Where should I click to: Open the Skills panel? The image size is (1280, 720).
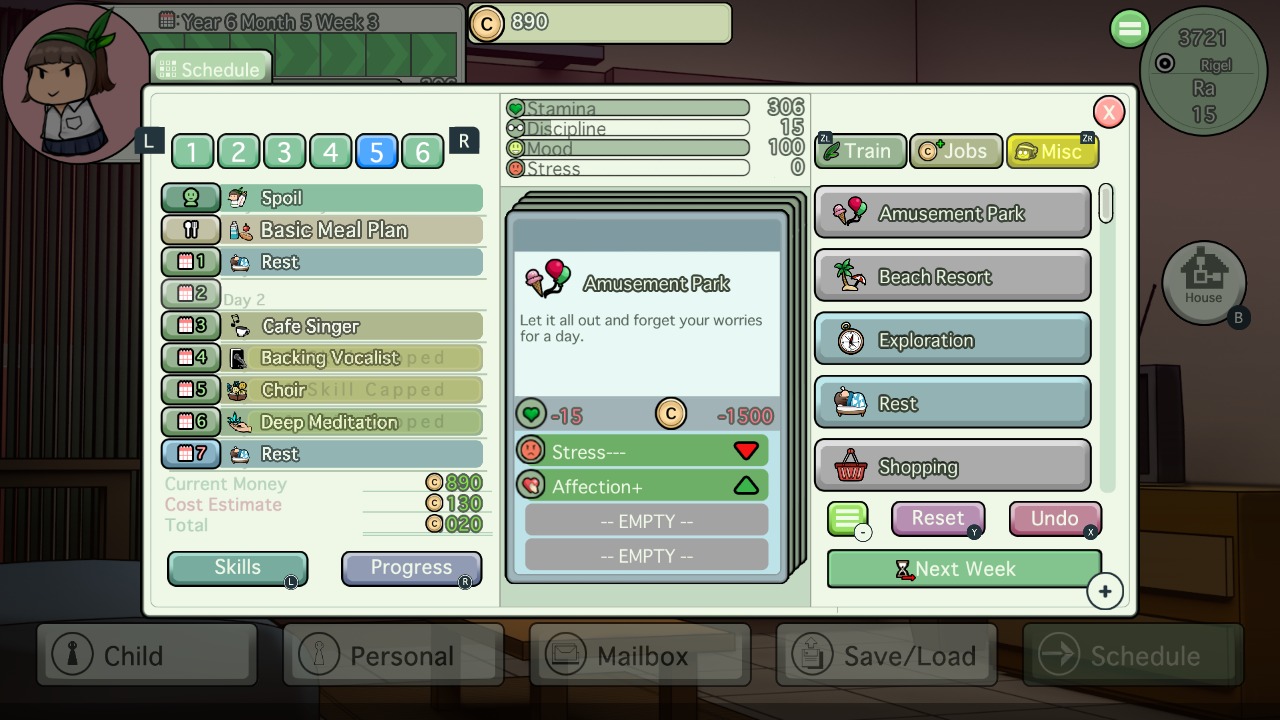click(237, 568)
